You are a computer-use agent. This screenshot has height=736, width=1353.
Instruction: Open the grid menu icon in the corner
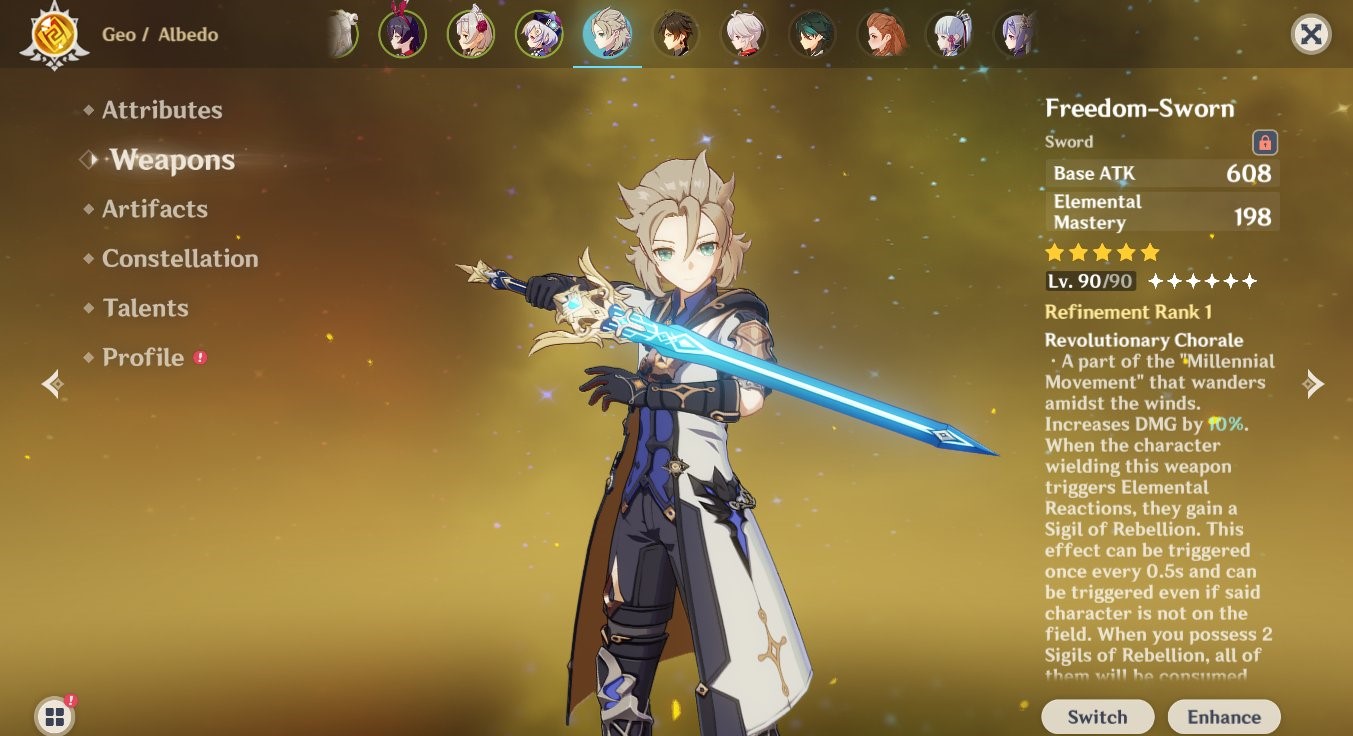click(x=54, y=716)
